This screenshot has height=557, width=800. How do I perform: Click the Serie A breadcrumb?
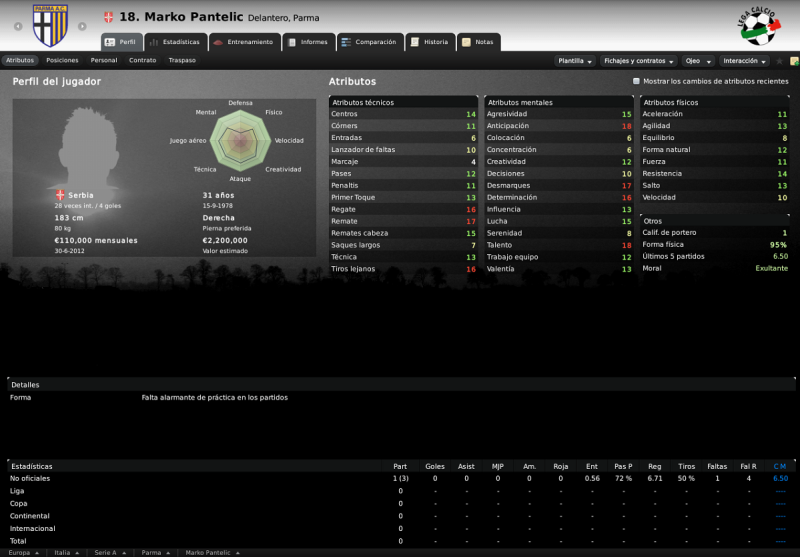(x=107, y=552)
